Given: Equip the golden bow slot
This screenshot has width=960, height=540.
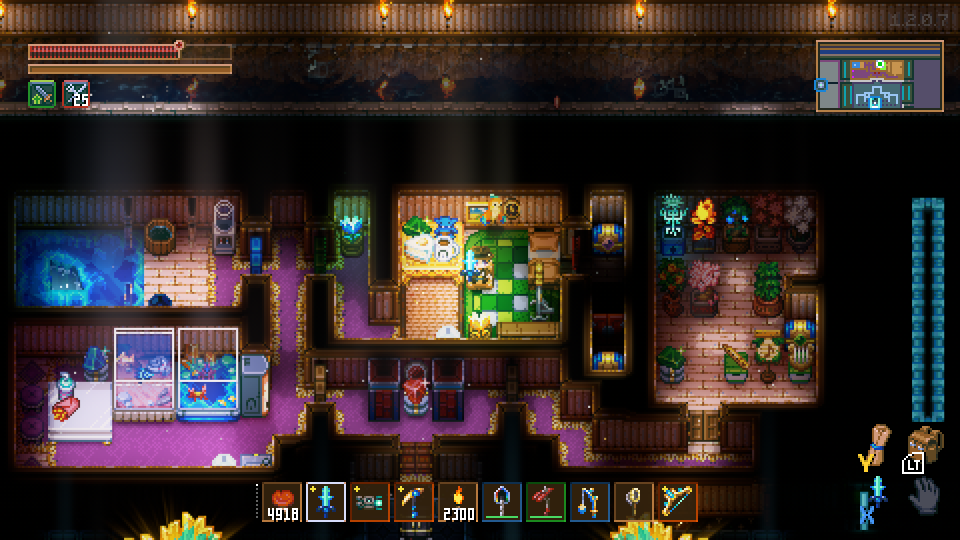Looking at the screenshot, I should [678, 501].
